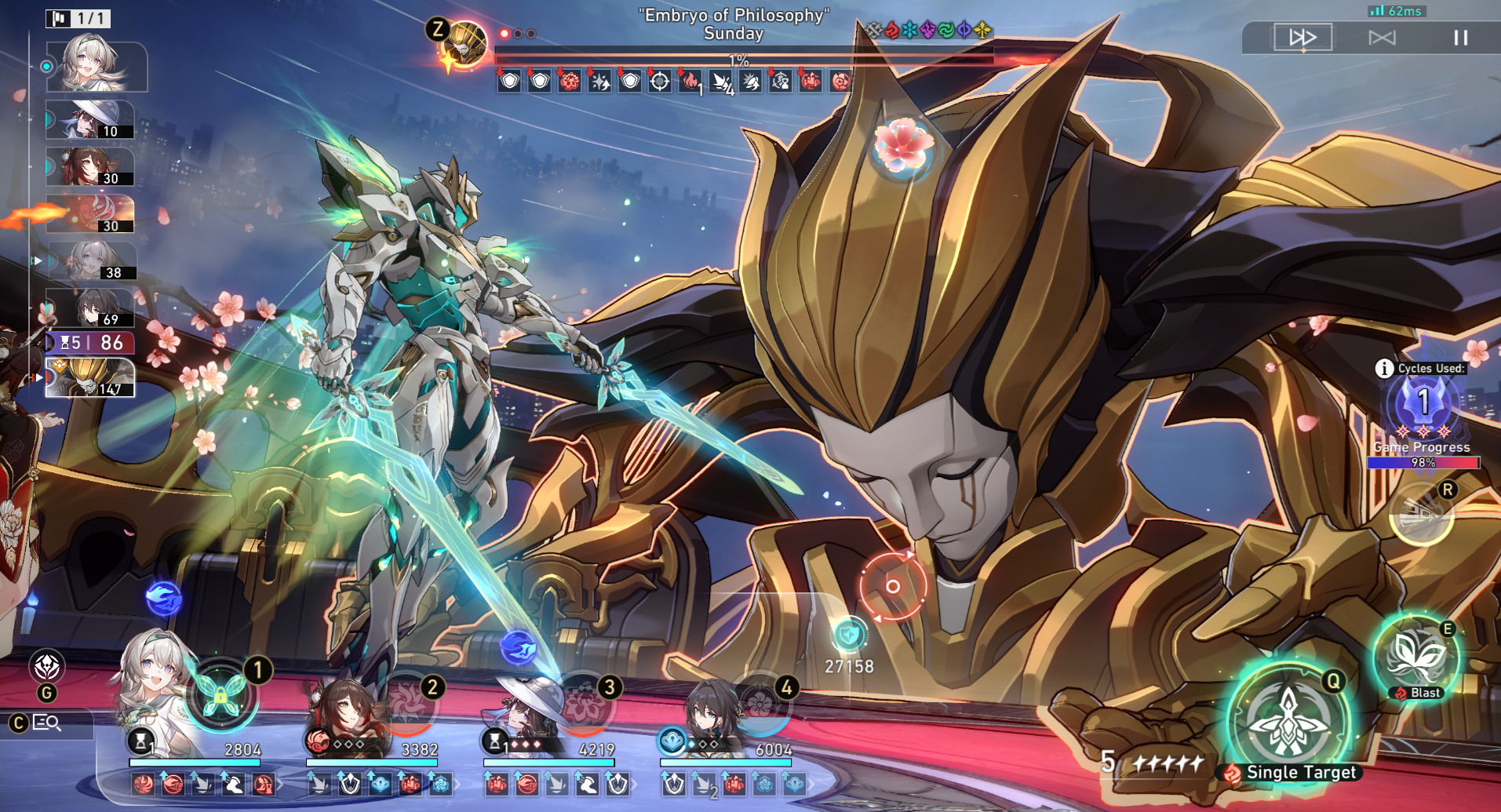Viewport: 1501px width, 812px height.
Task: Pause the battle
Action: 1460,38
